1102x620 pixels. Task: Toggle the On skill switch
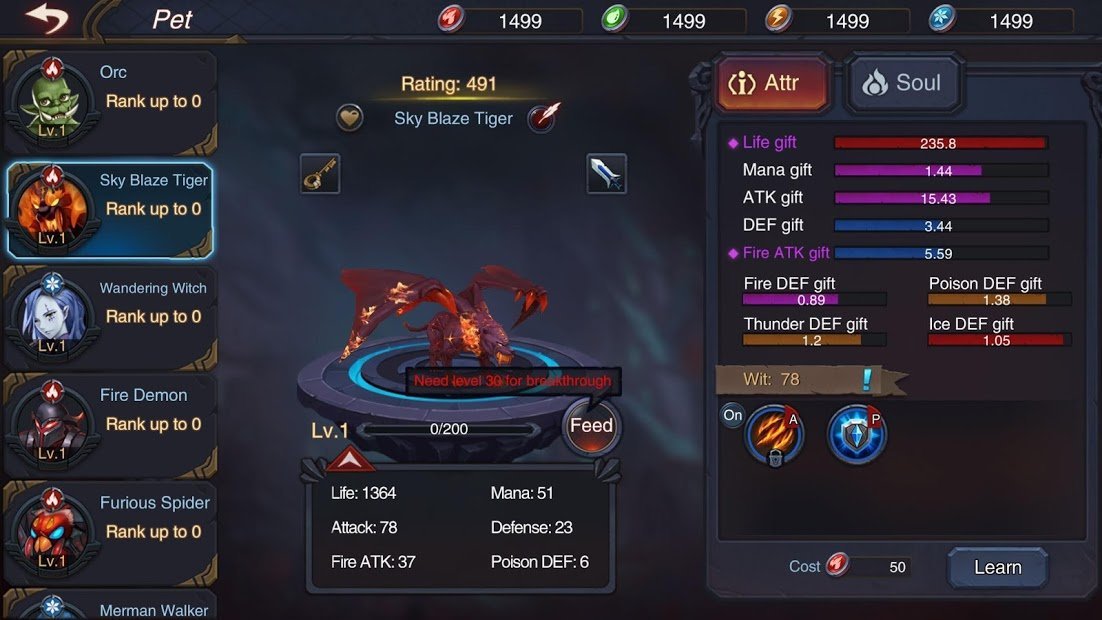[x=733, y=415]
